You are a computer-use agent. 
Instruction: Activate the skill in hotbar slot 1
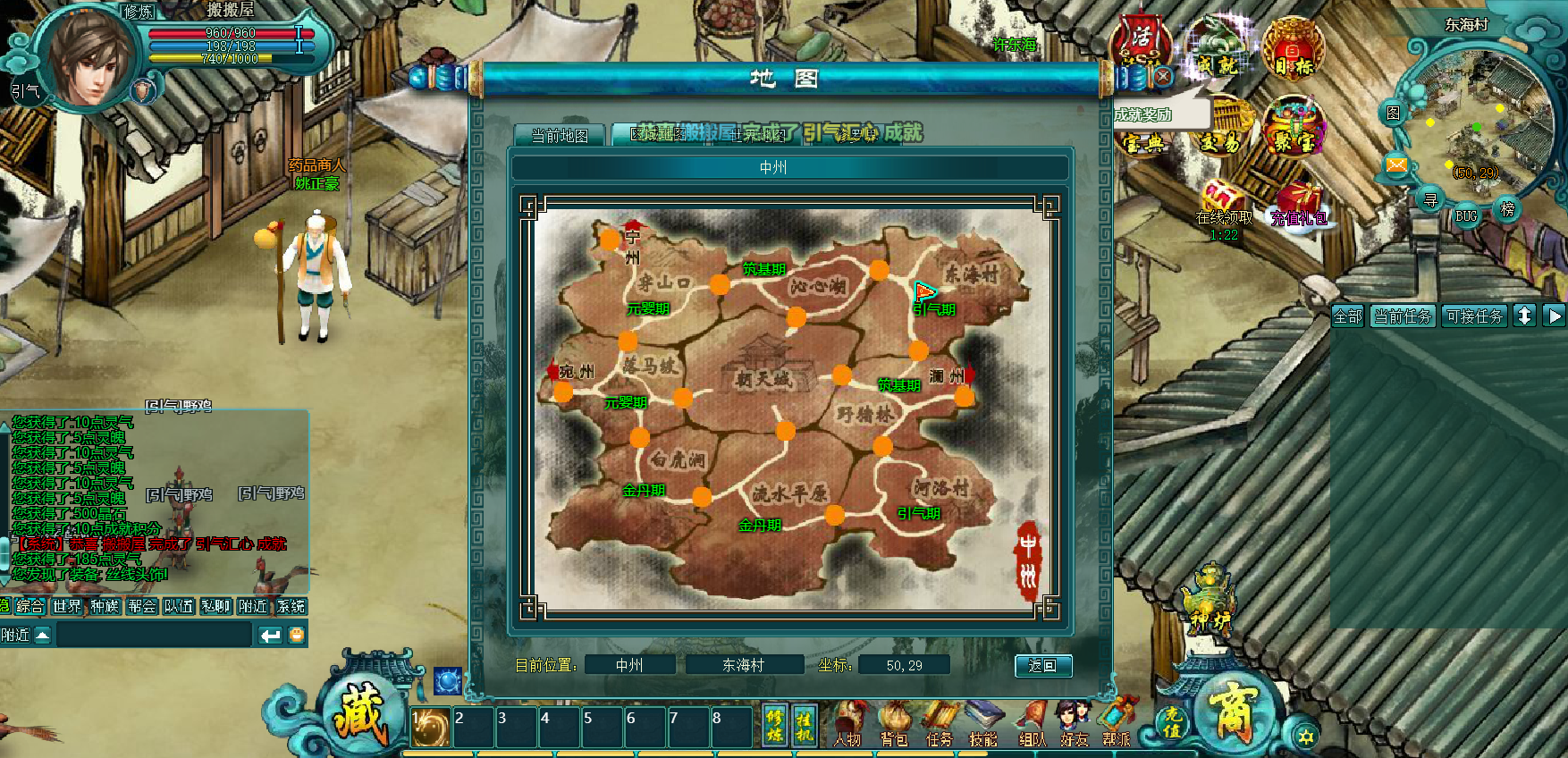coord(431,729)
